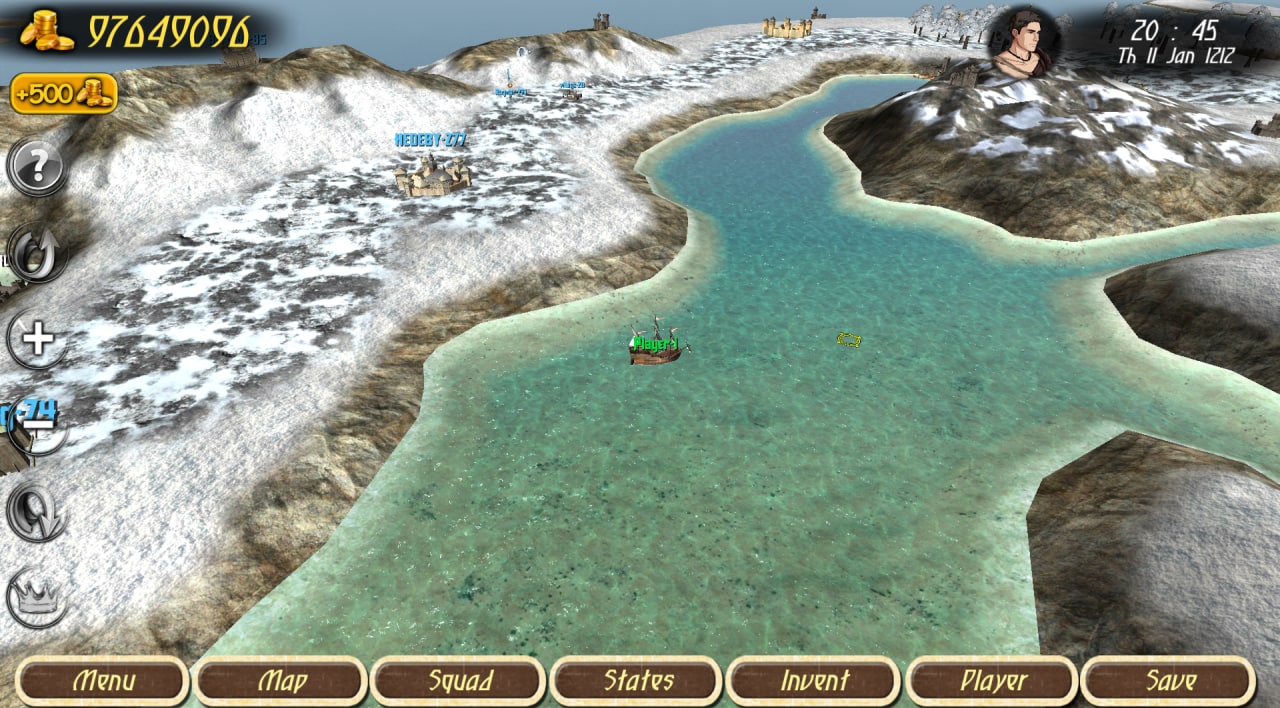
Task: Open the Player character sheet
Action: click(x=992, y=682)
